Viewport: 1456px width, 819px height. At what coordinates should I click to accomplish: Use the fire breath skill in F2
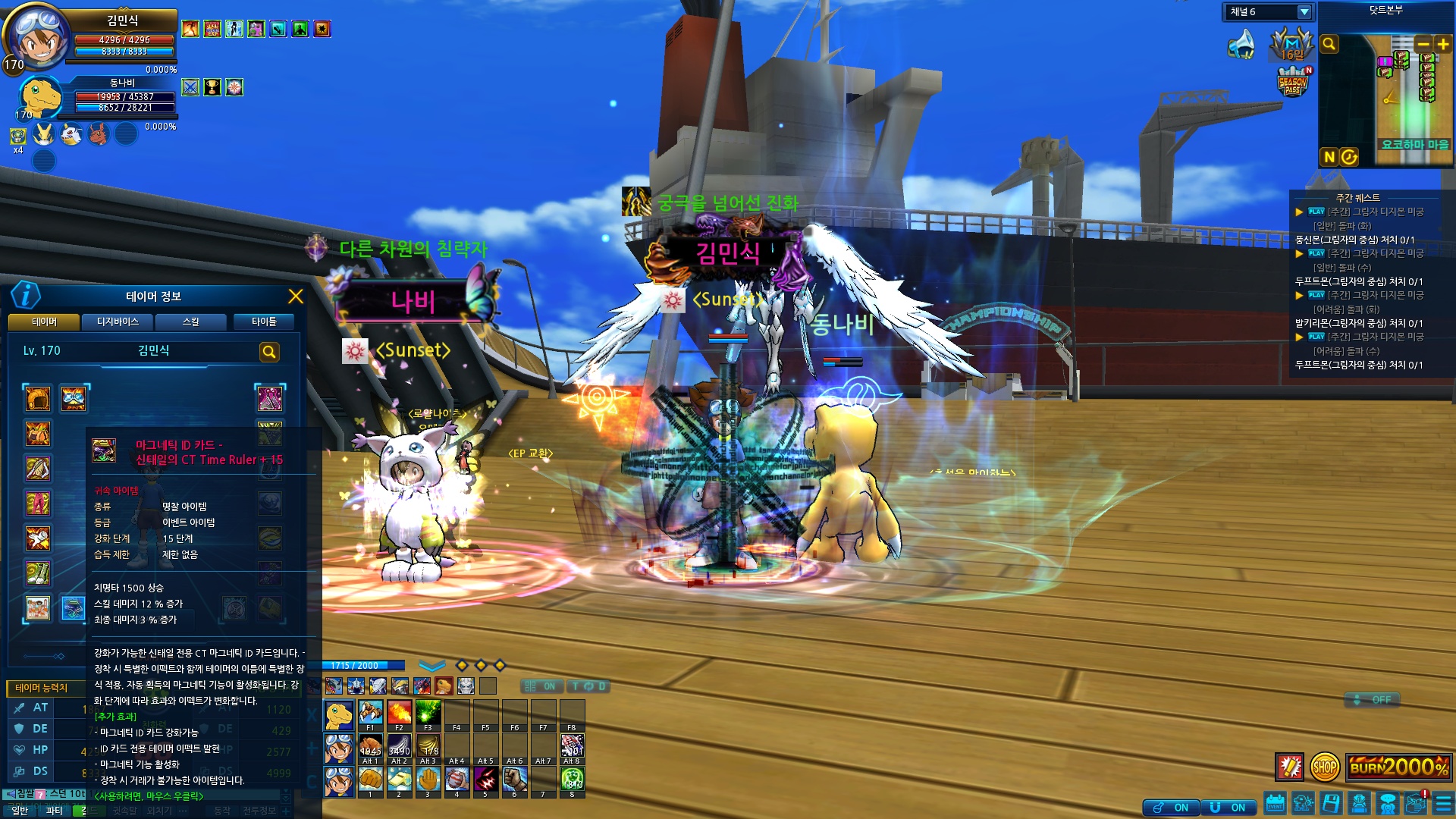point(400,713)
